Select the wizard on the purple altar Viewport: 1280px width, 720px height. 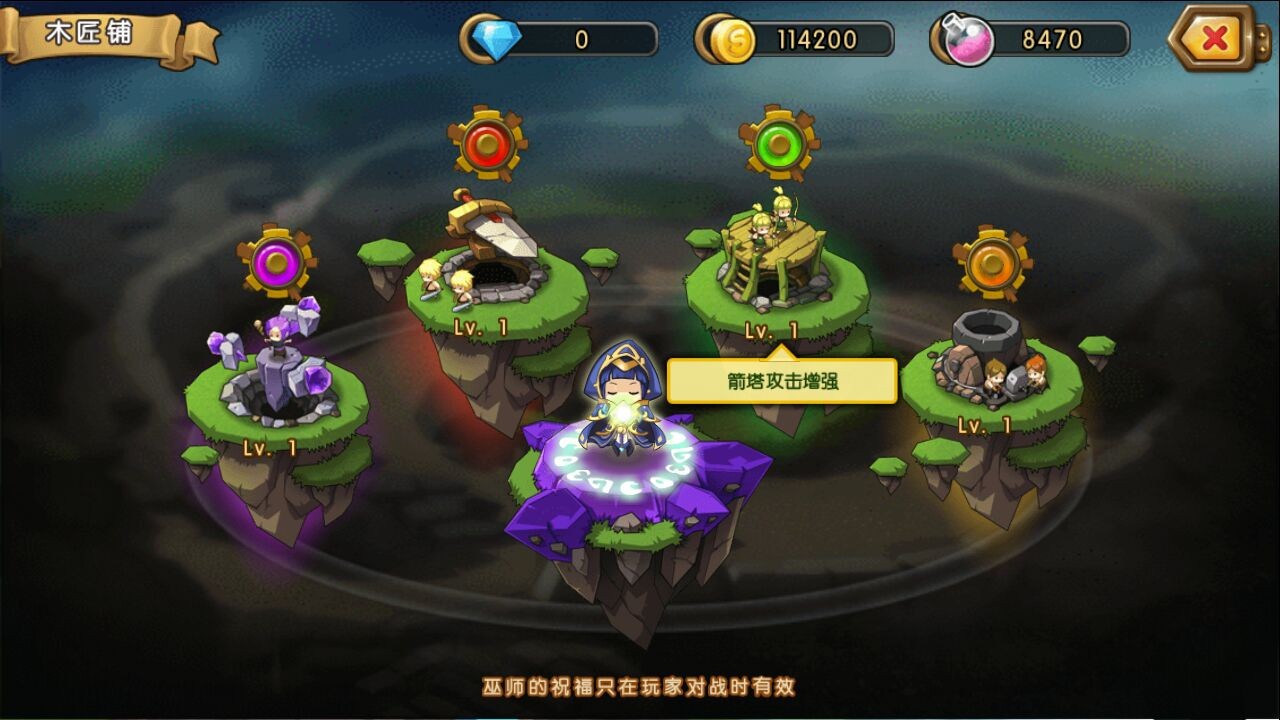point(624,400)
